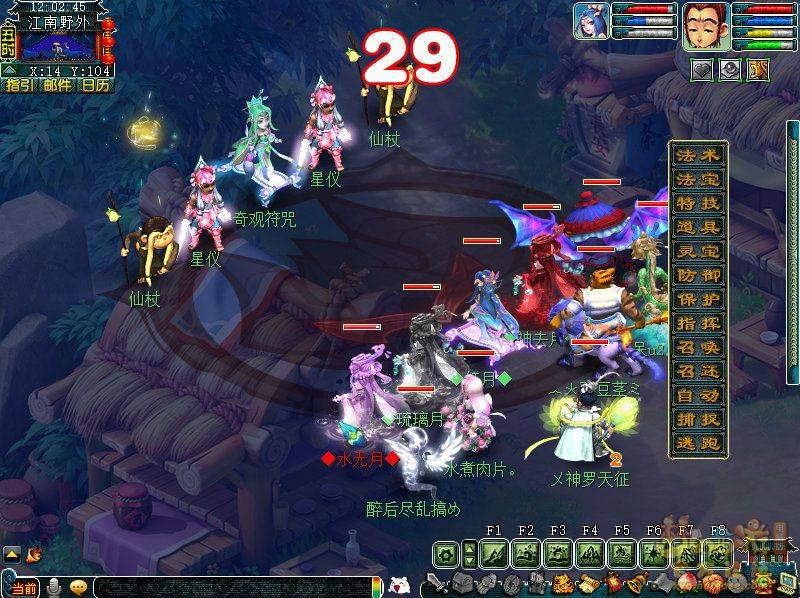Viewport: 800px width, 598px height.
Task: Open the 法术 spell menu
Action: pos(697,156)
